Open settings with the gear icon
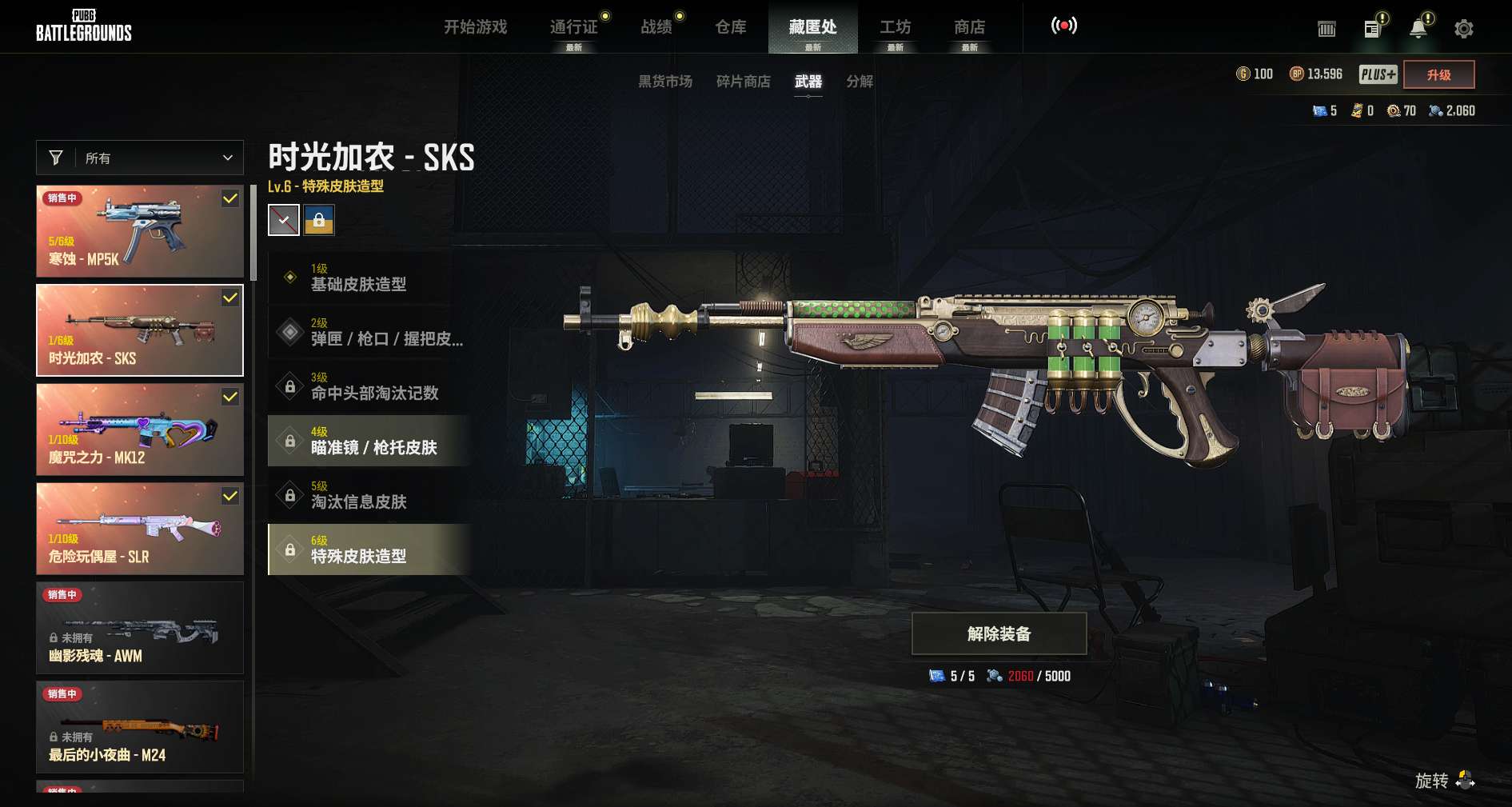The width and height of the screenshot is (1512, 807). click(1463, 30)
